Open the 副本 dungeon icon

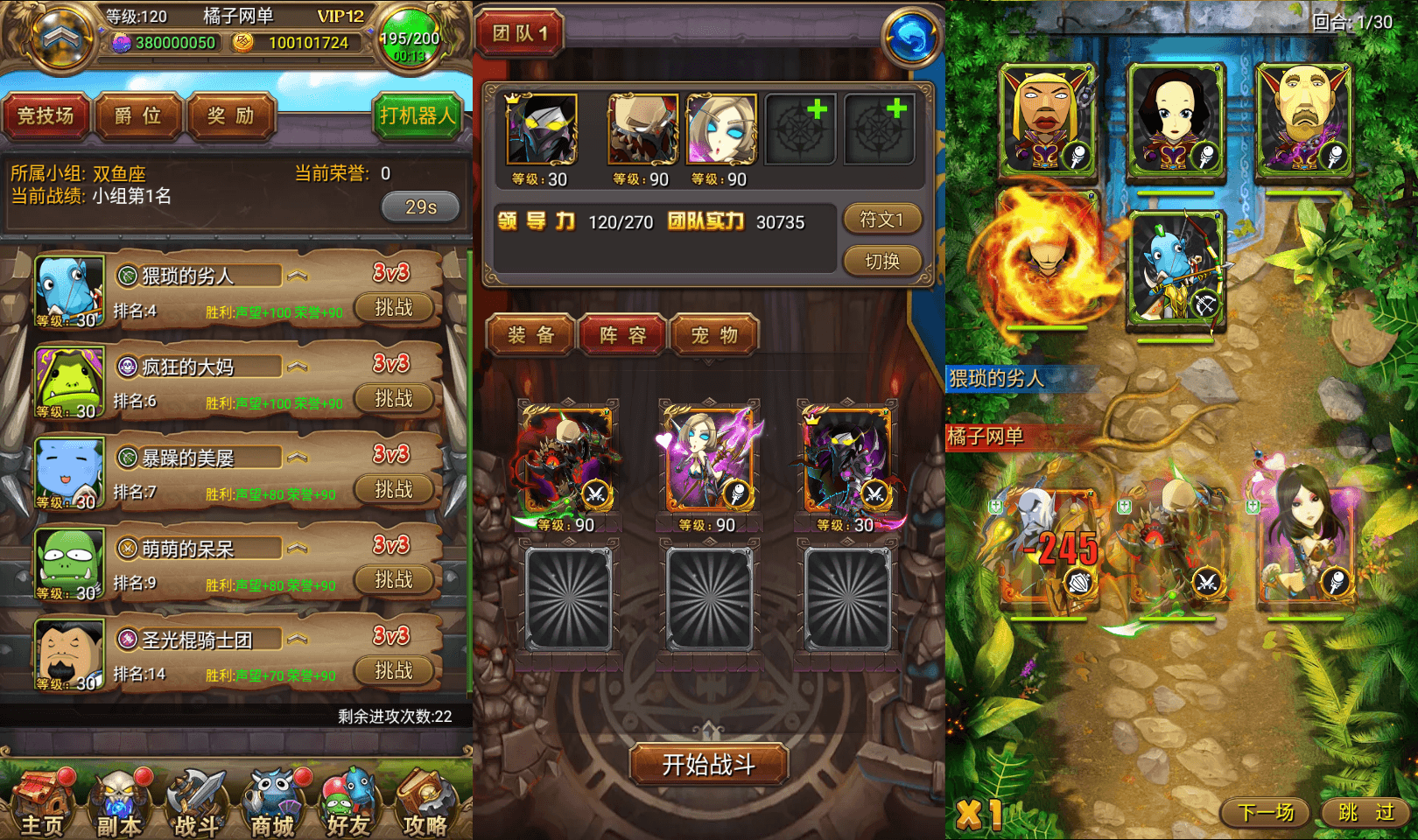coord(118,801)
